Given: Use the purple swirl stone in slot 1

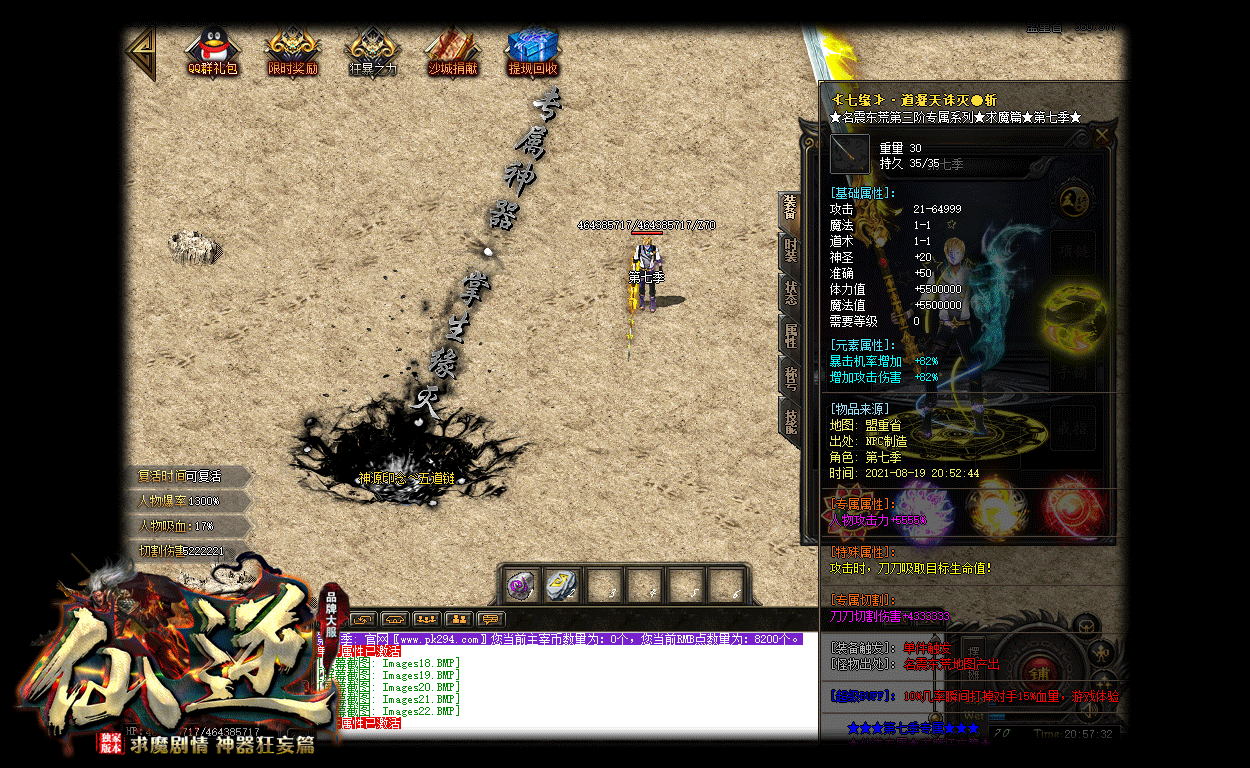Looking at the screenshot, I should [522, 585].
